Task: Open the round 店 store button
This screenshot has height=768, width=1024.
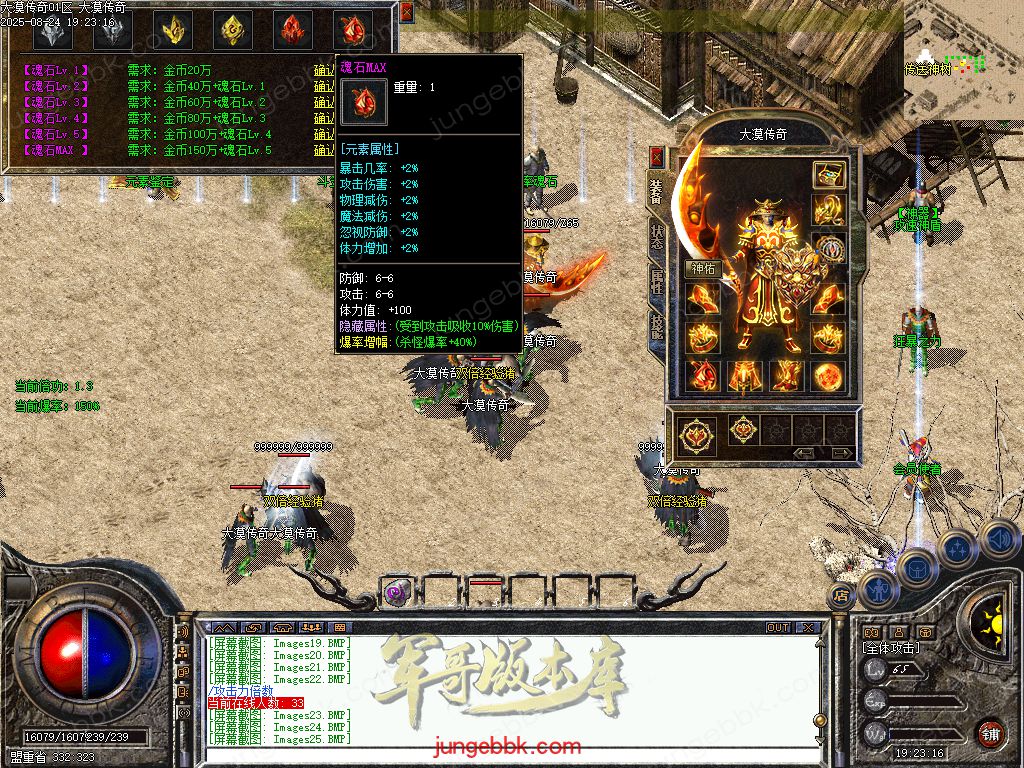Action: pos(840,595)
